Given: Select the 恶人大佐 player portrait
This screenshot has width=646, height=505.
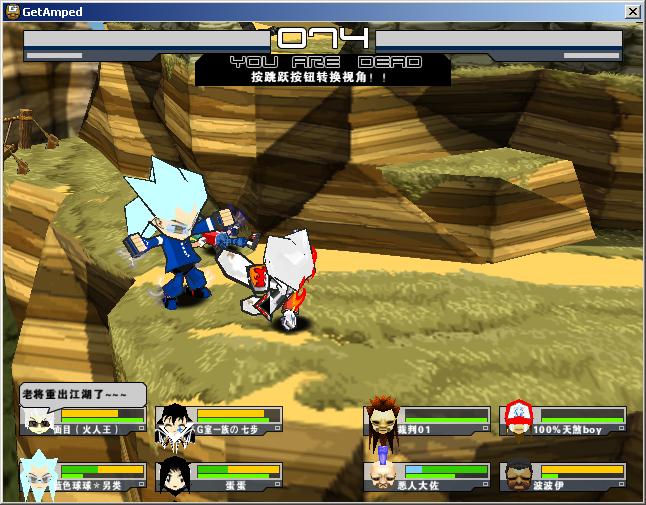Looking at the screenshot, I should click(381, 475).
